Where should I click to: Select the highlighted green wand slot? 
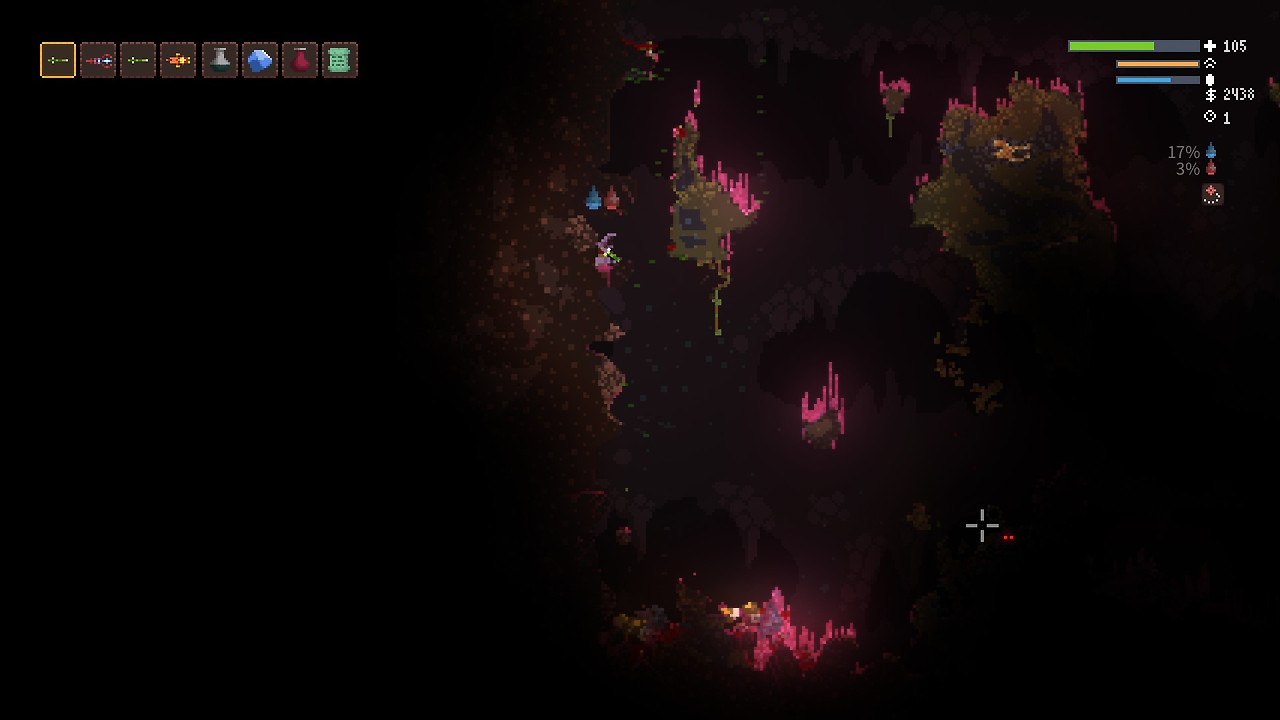(x=58, y=60)
